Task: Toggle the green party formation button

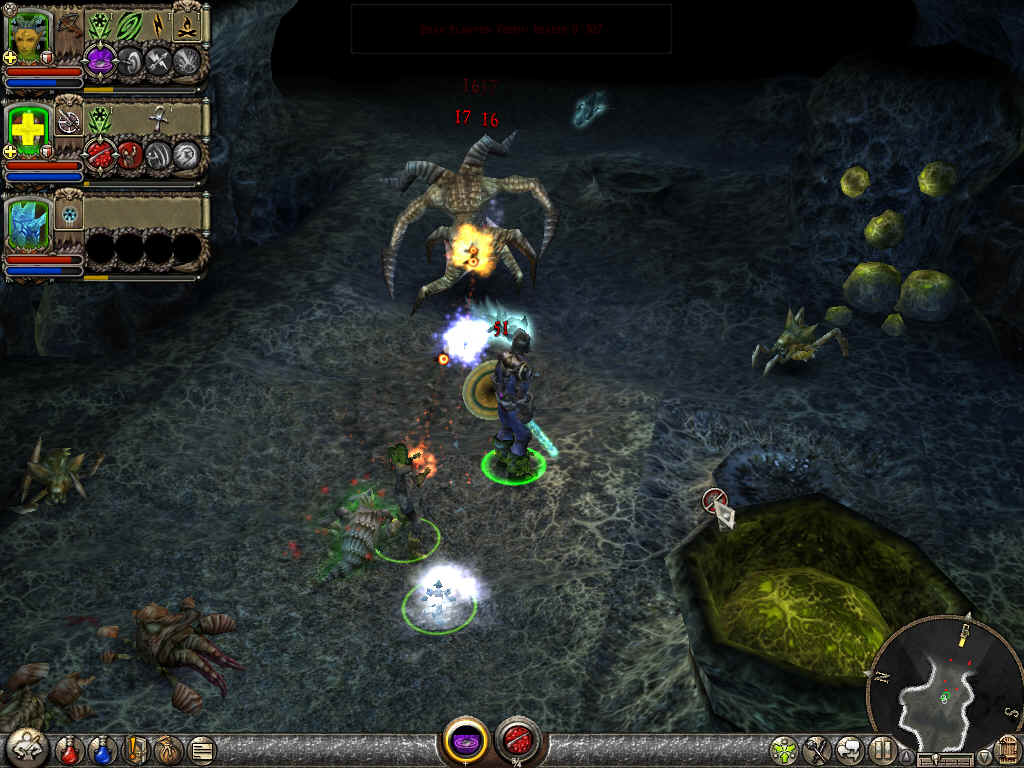Action: (x=784, y=748)
